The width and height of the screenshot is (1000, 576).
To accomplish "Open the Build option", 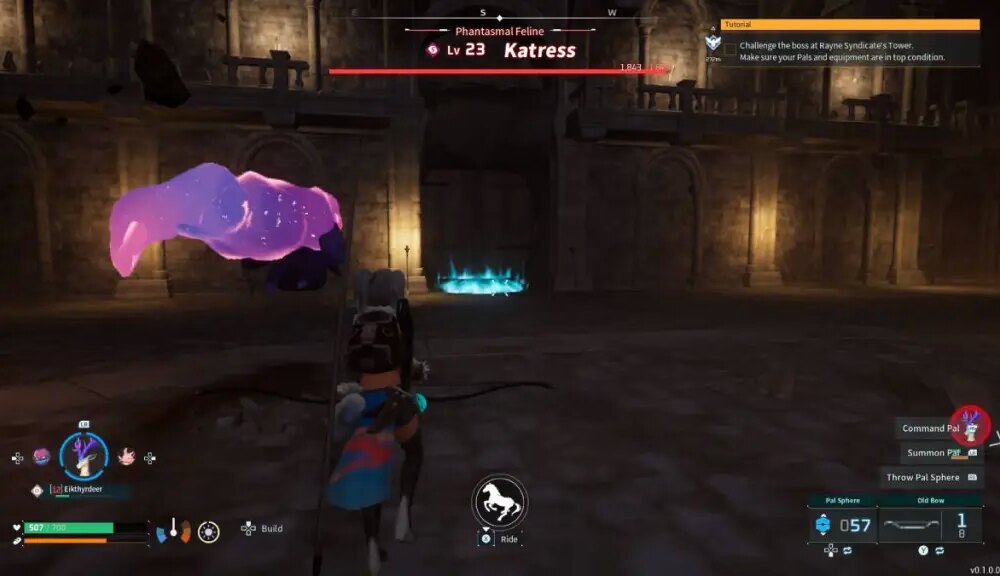I will point(263,528).
